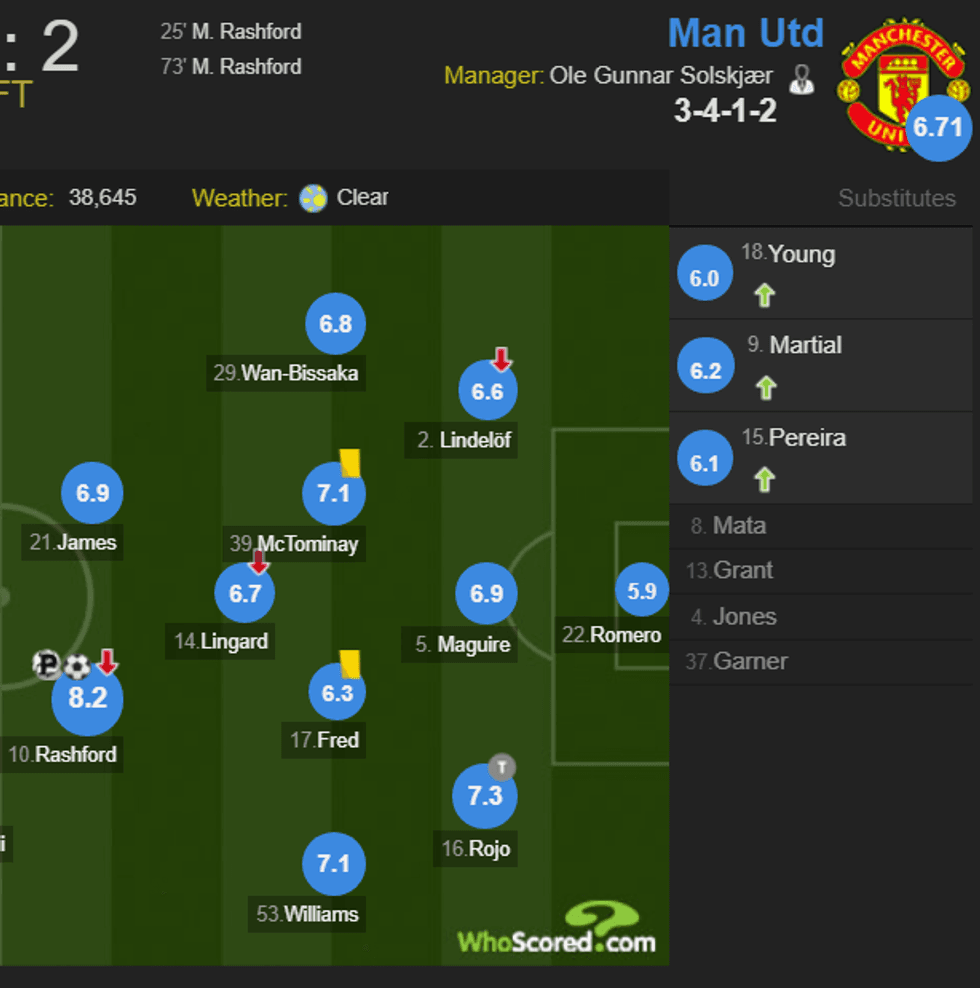Select goalkeeper Romero's rating circle
The height and width of the screenshot is (988, 980).
point(641,592)
